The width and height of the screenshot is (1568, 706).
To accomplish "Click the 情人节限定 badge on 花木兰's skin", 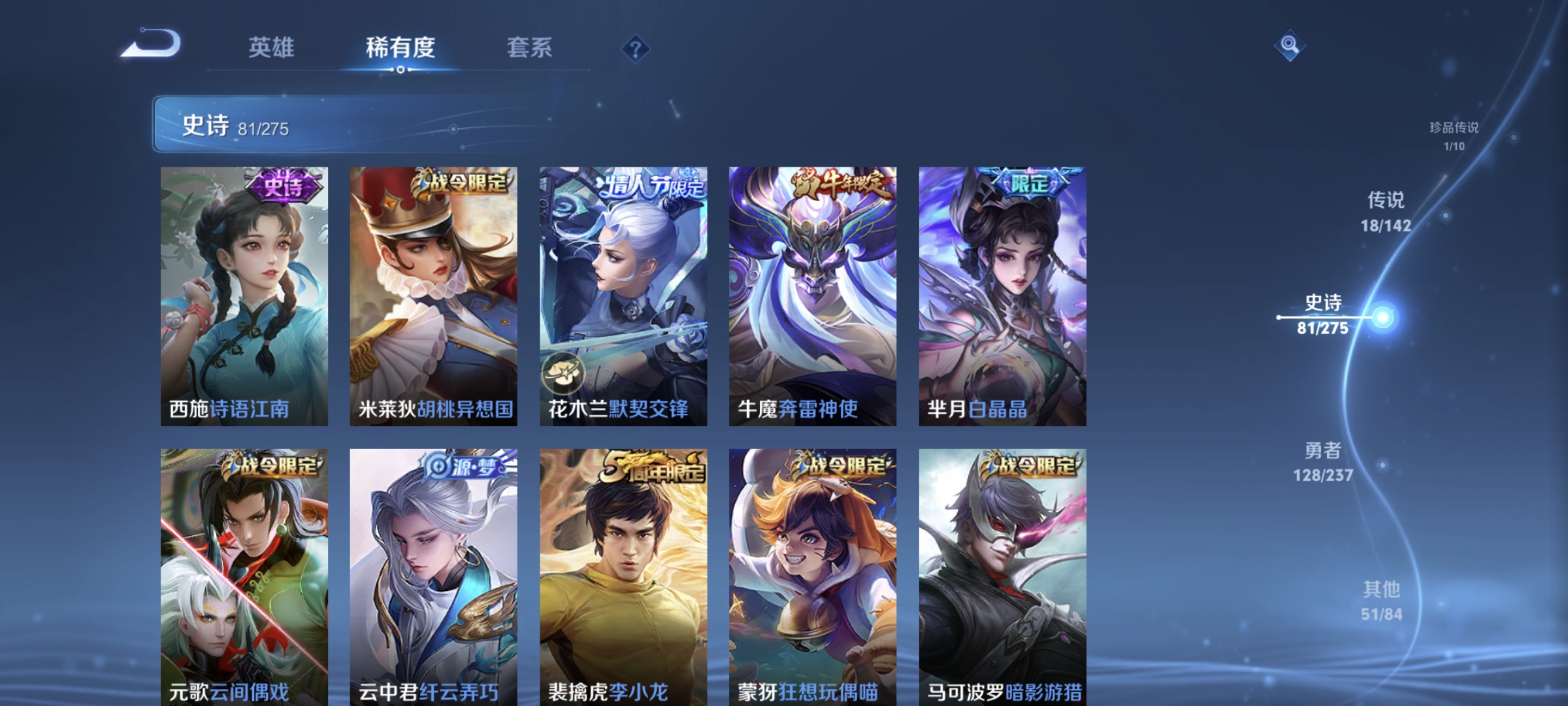I will 651,184.
